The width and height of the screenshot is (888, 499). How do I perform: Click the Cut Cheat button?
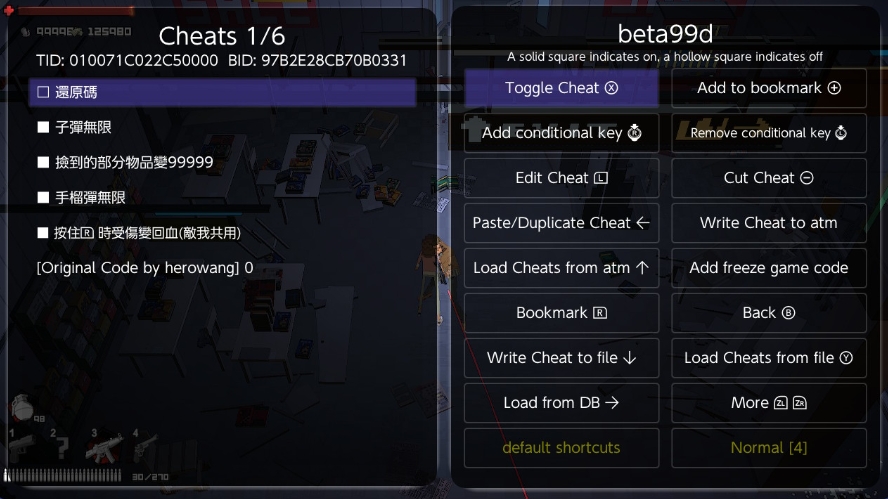(x=768, y=178)
